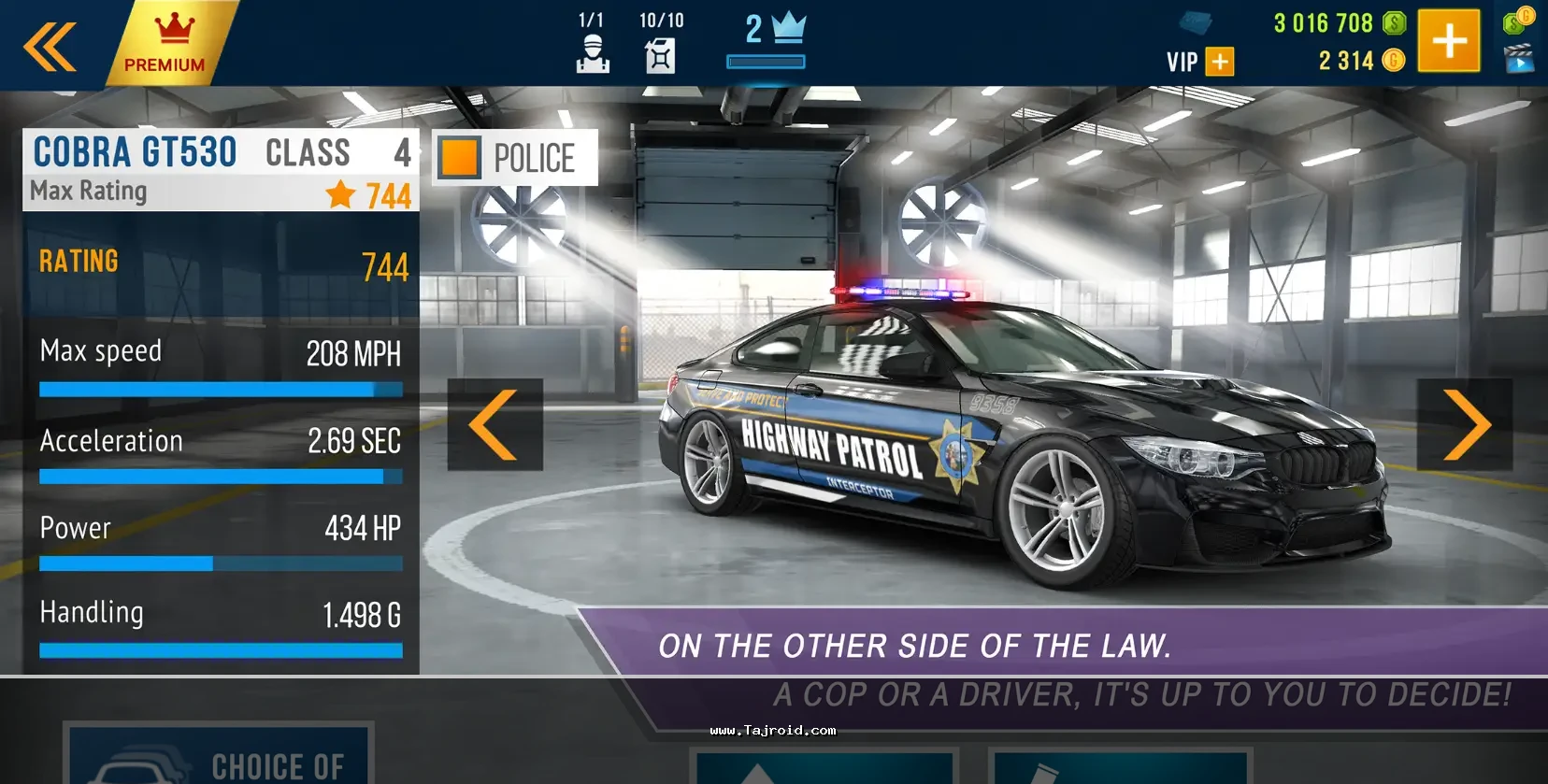1548x784 pixels.
Task: Show the next car with the right arrow
Action: [x=1464, y=424]
